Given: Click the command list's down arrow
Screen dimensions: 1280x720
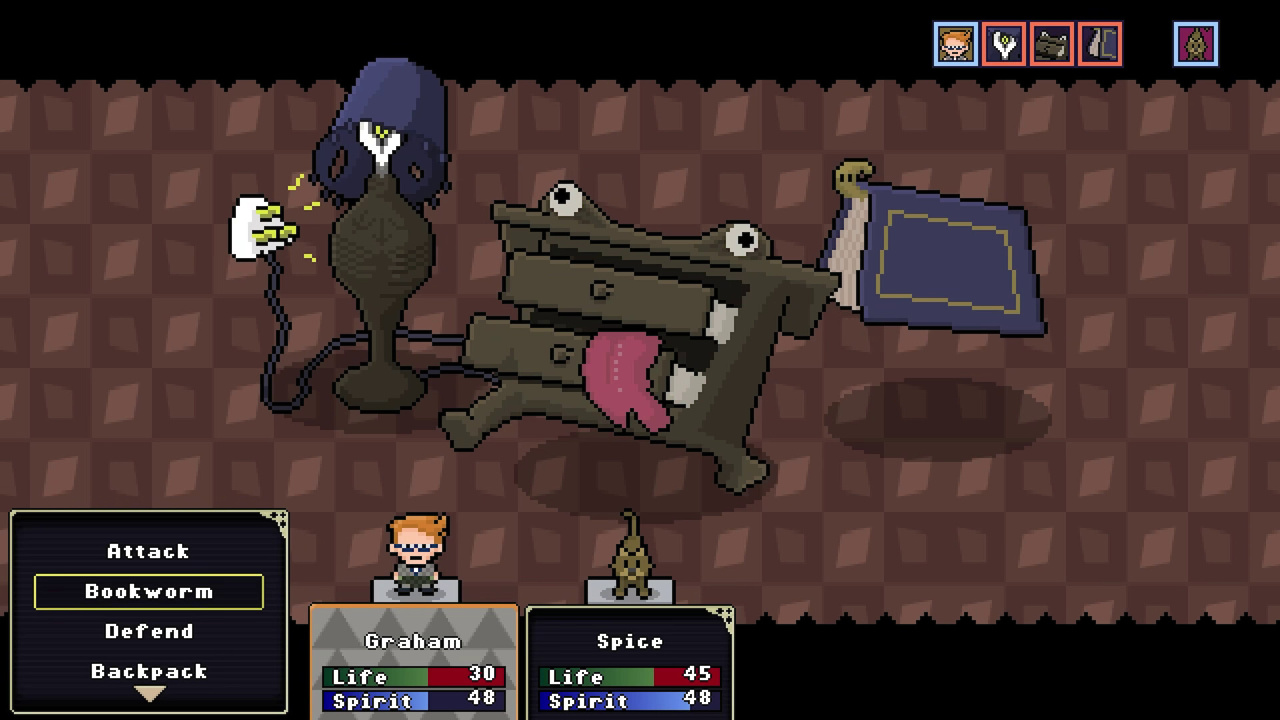Looking at the screenshot, I should pos(149,694).
